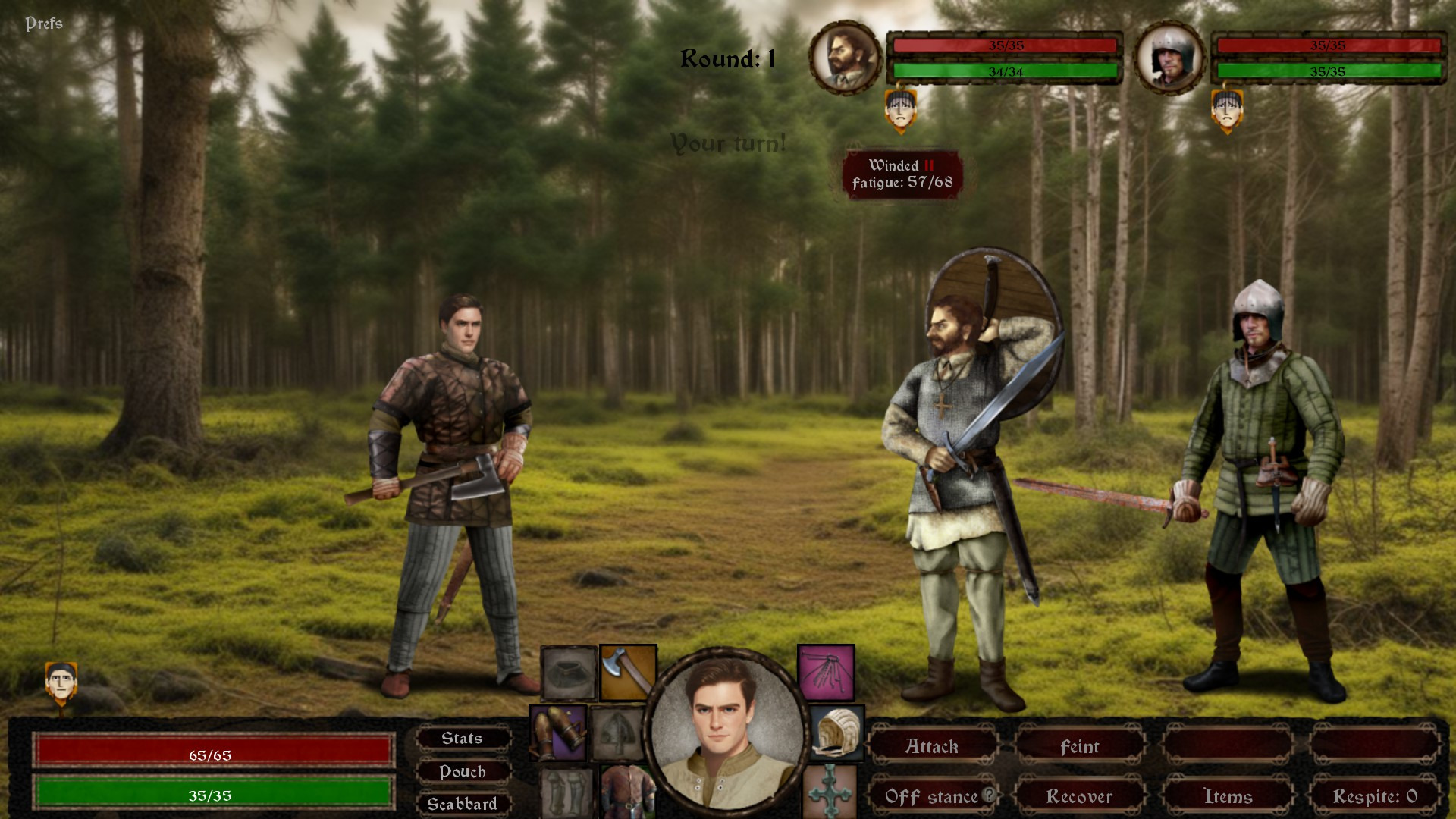Use the Recover action
Image resolution: width=1456 pixels, height=819 pixels.
coord(1079,796)
